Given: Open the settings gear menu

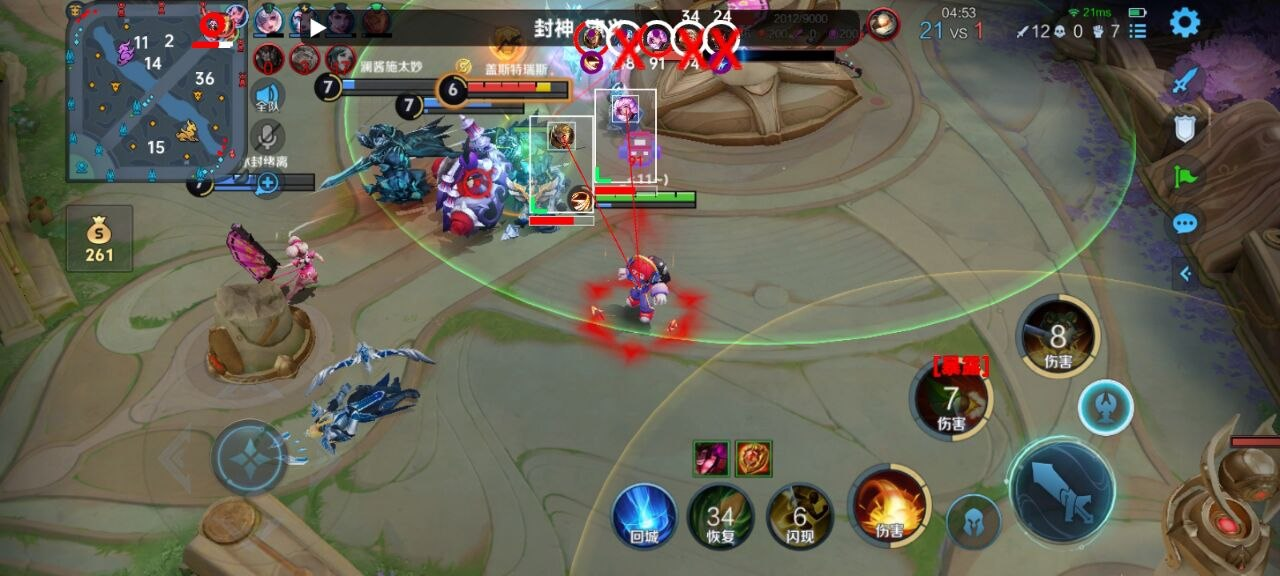Looking at the screenshot, I should coord(1185,22).
